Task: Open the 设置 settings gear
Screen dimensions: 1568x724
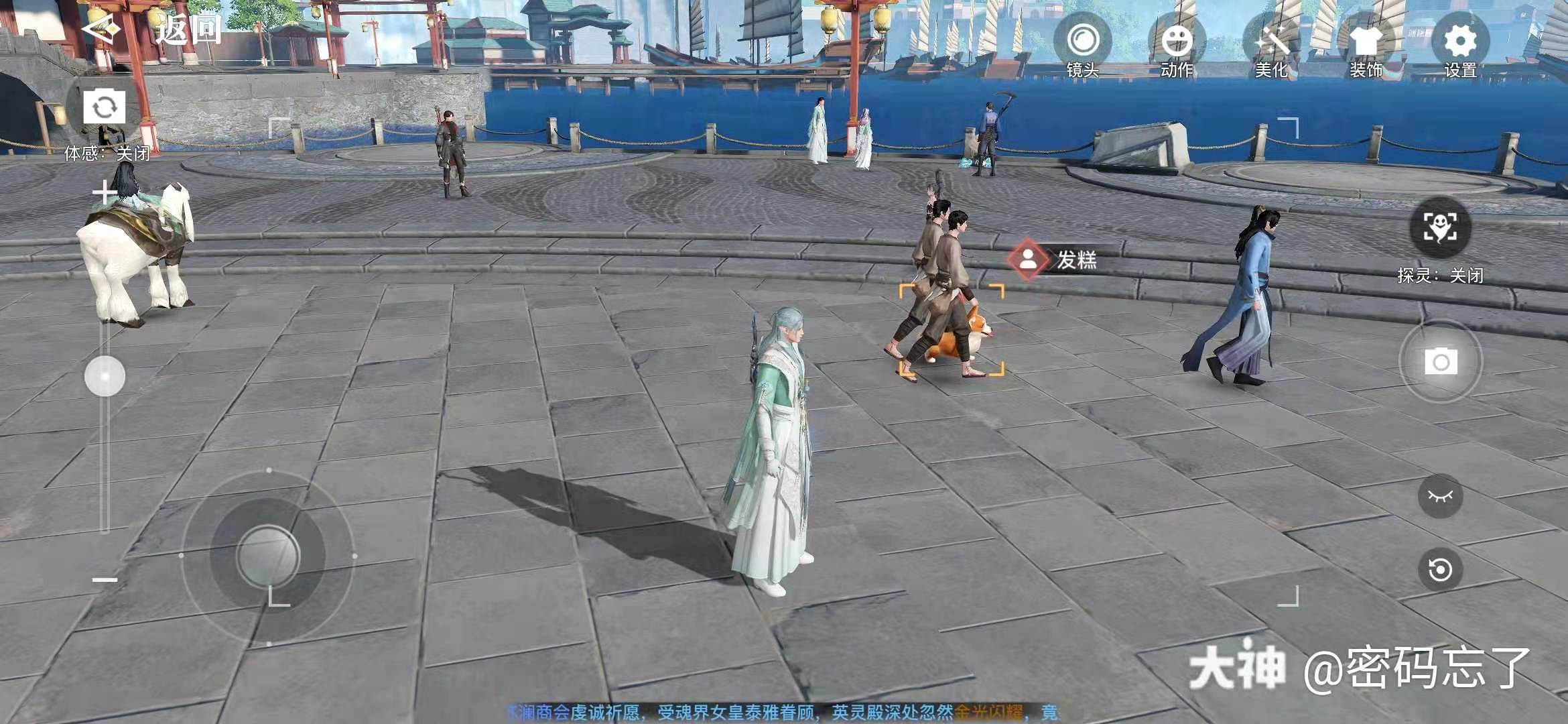Action: pos(1460,42)
